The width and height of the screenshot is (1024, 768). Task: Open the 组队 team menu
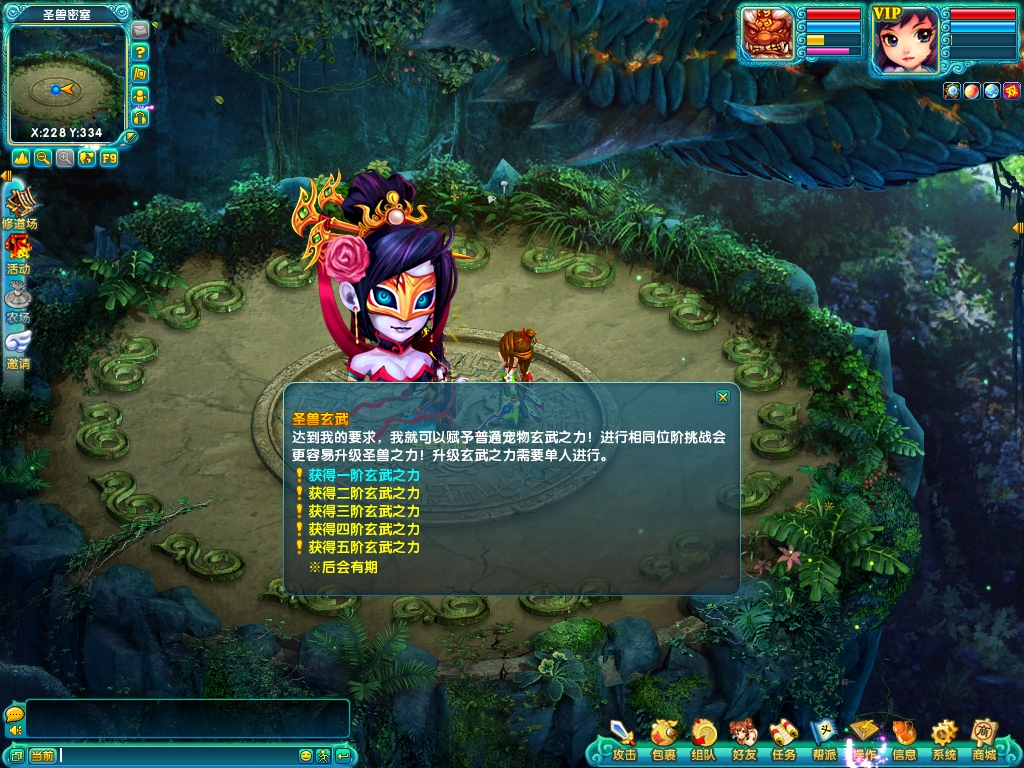click(703, 740)
